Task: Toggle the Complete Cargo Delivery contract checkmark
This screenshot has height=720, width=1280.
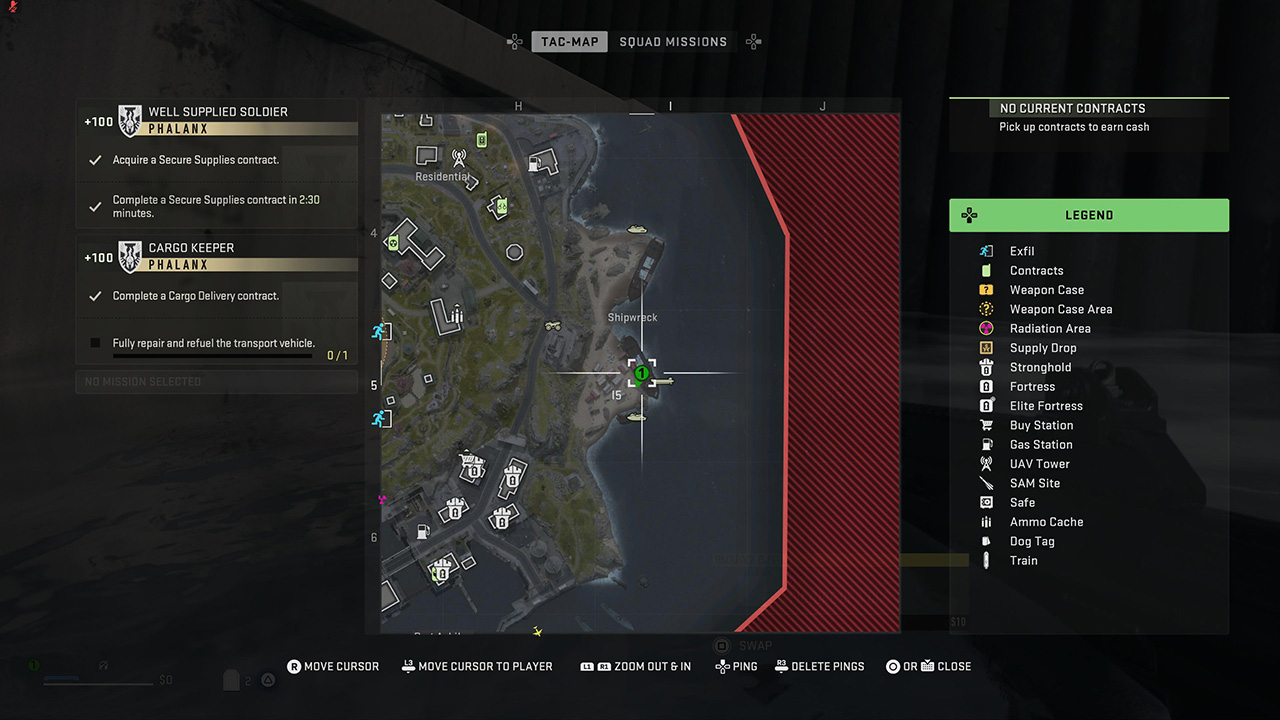Action: tap(97, 295)
